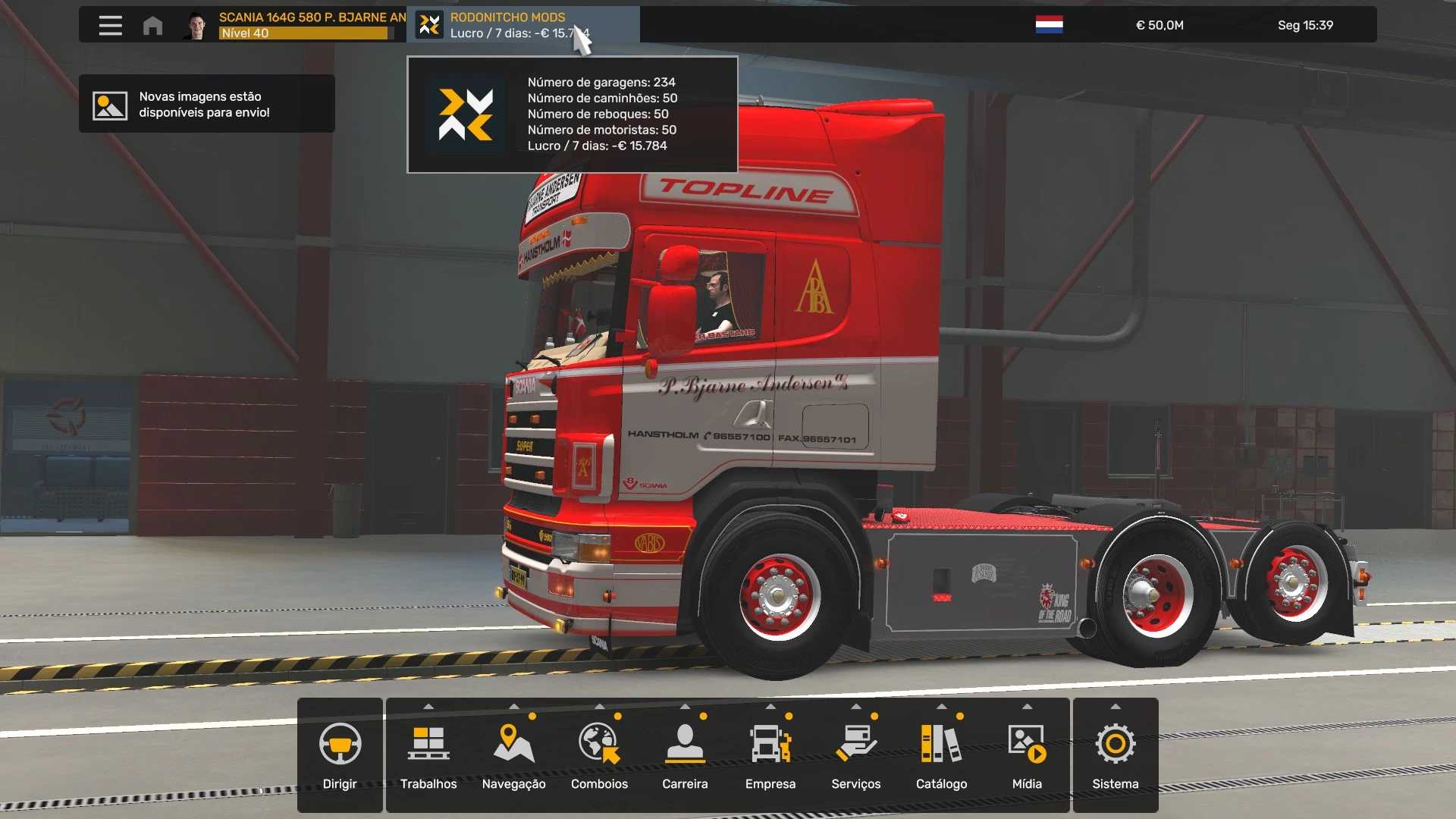Open the Trabalhos jobs menu
This screenshot has width=1456, height=819.
tap(428, 755)
